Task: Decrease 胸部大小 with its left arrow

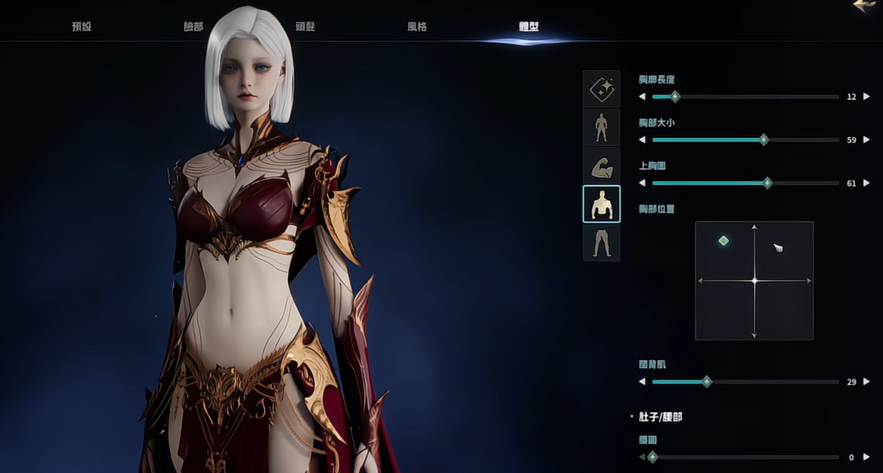Action: click(644, 140)
